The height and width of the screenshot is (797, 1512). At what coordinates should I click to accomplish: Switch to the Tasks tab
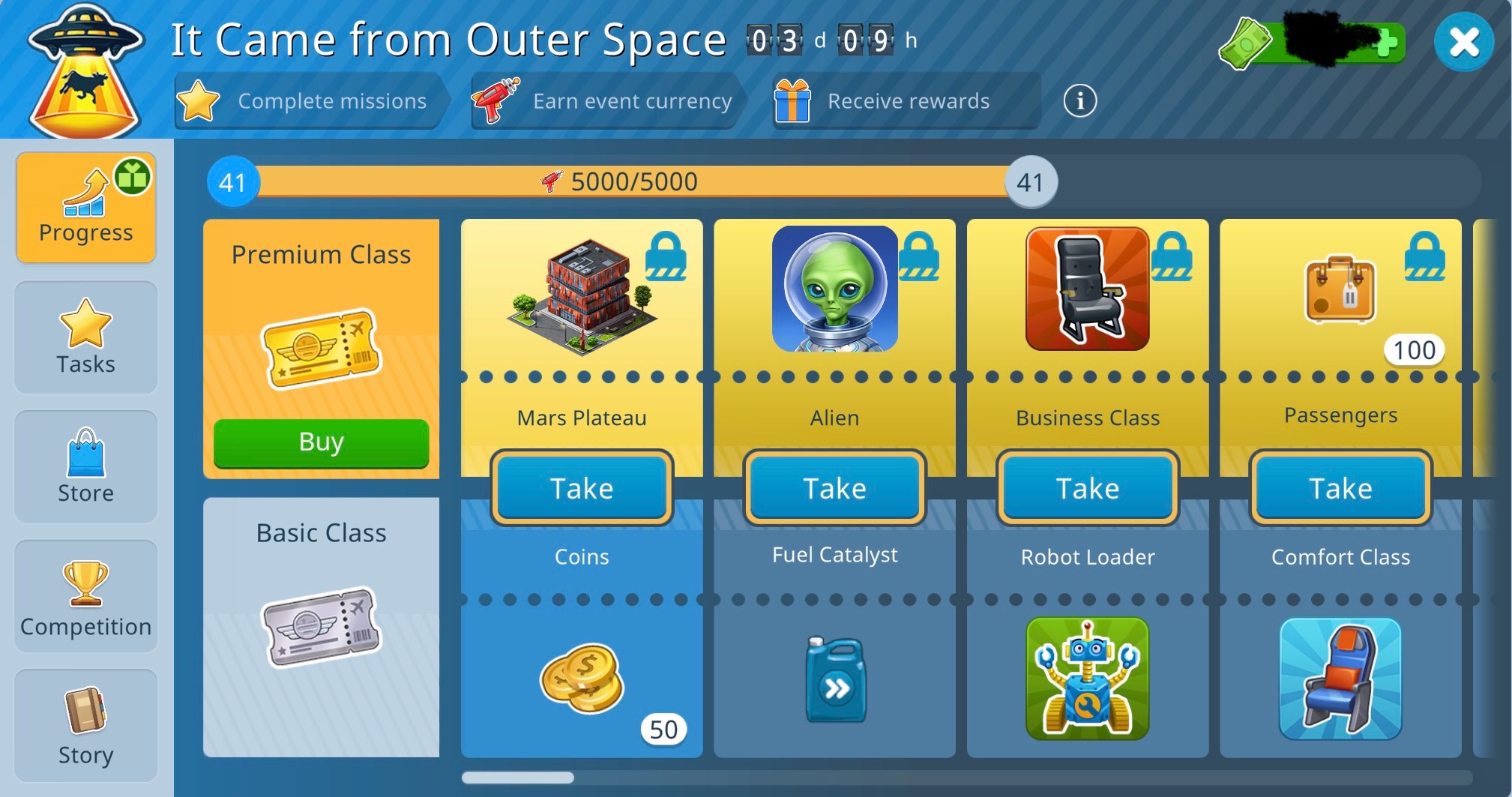coord(86,337)
